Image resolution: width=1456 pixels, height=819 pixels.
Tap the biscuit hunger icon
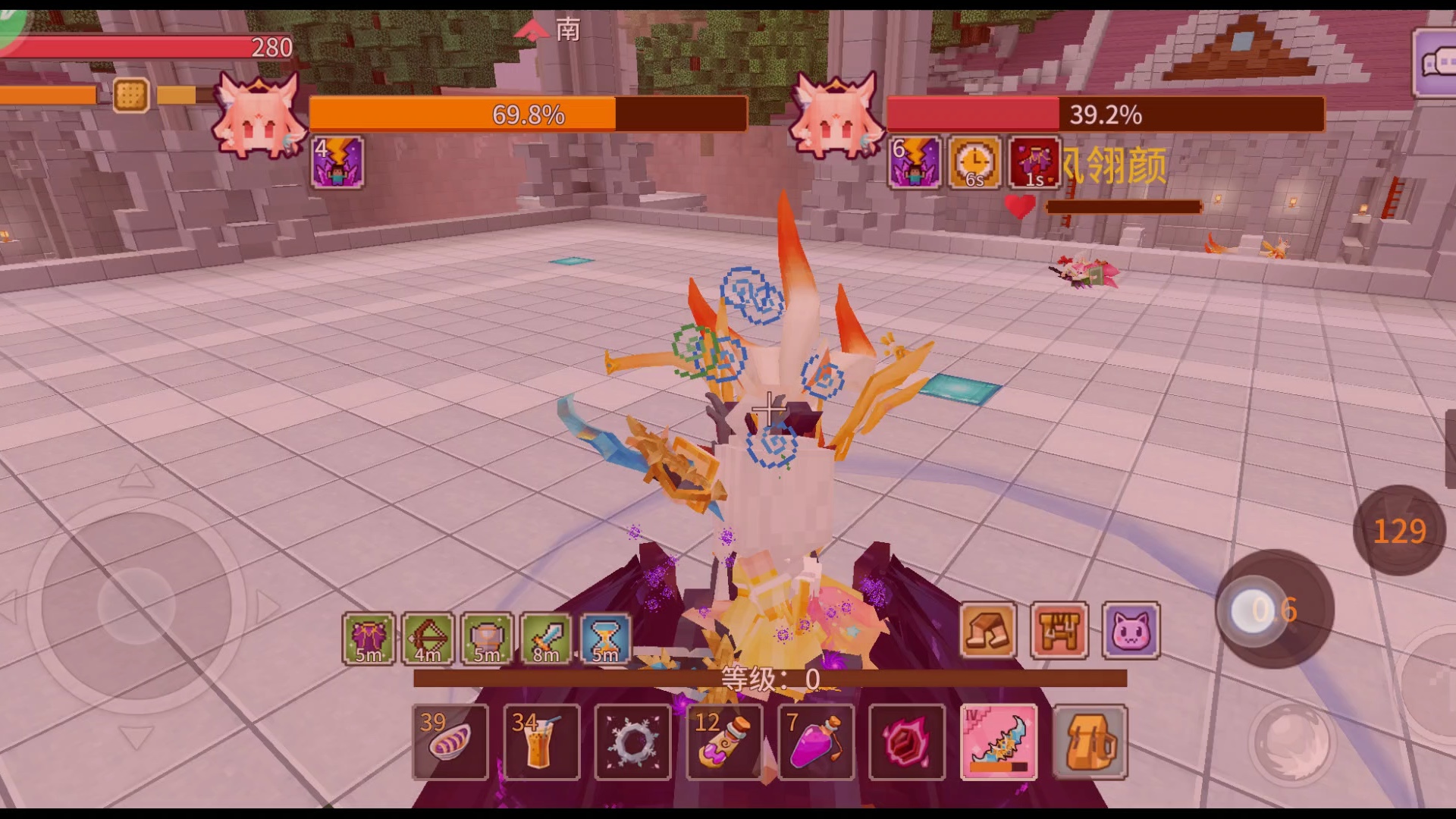(130, 96)
